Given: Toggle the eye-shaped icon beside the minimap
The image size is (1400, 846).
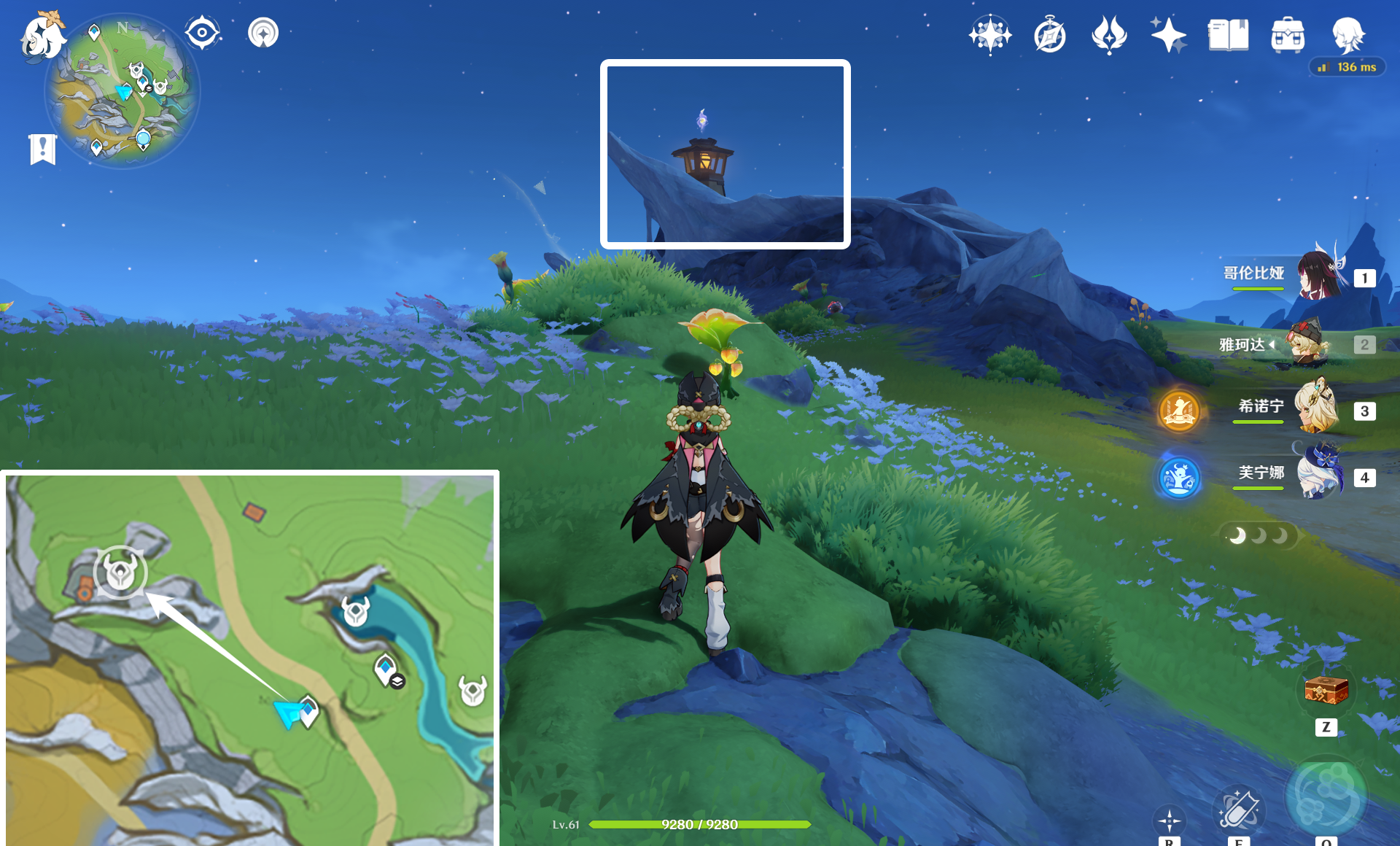Looking at the screenshot, I should 202,33.
